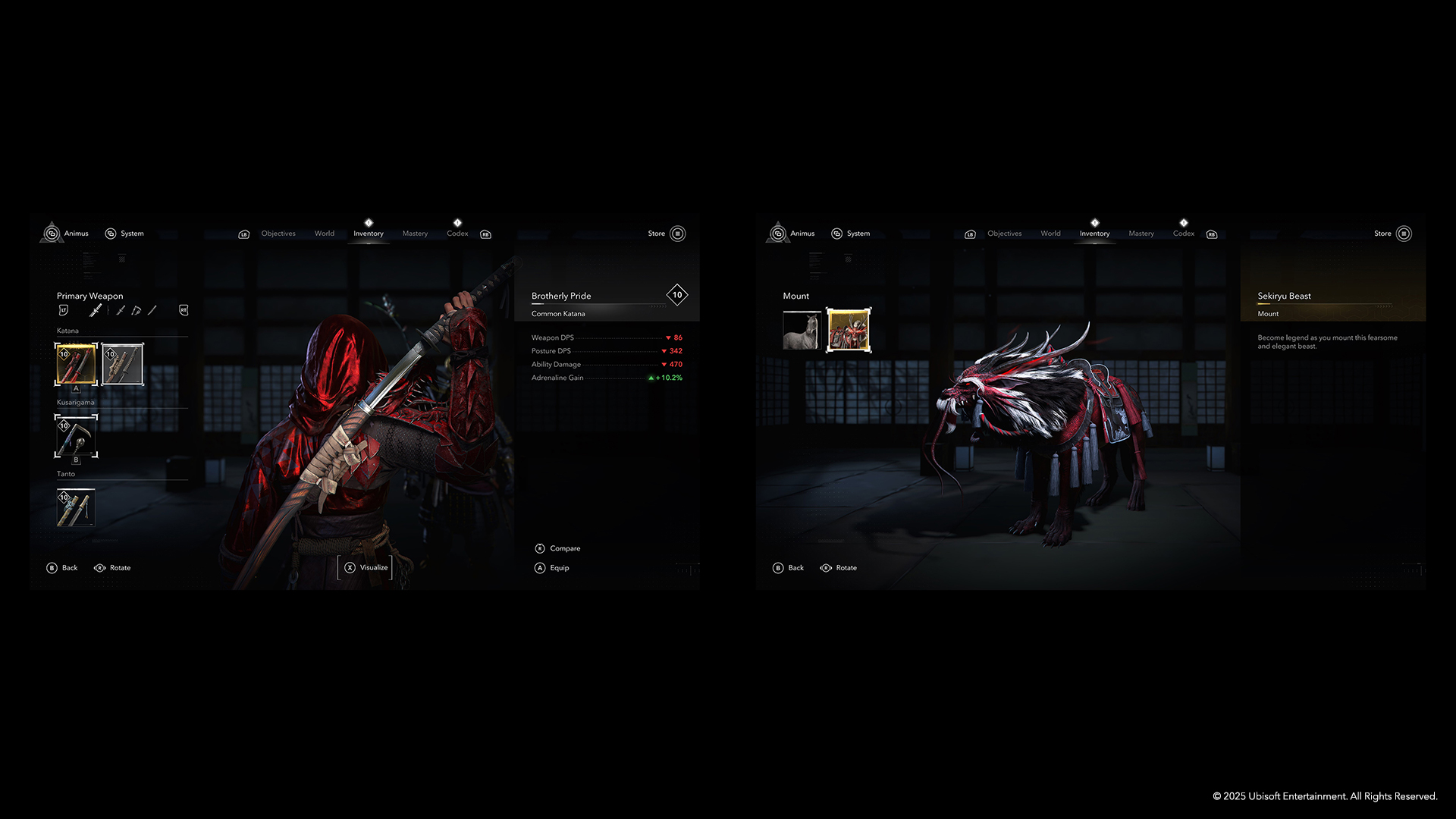Select the Kusarigama weapon slot
Screen dimensions: 1456x819
[76, 436]
